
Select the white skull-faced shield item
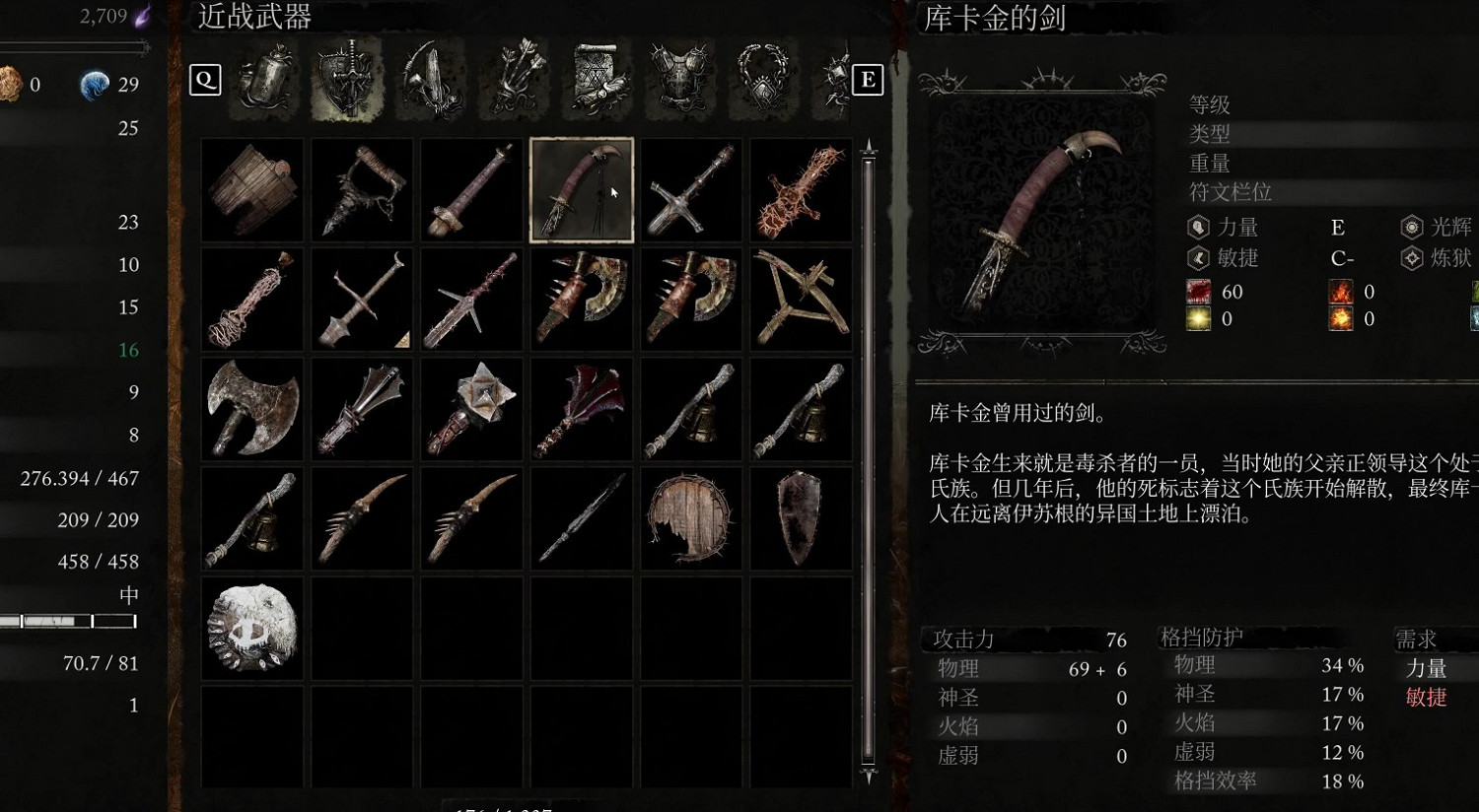pyautogui.click(x=251, y=628)
